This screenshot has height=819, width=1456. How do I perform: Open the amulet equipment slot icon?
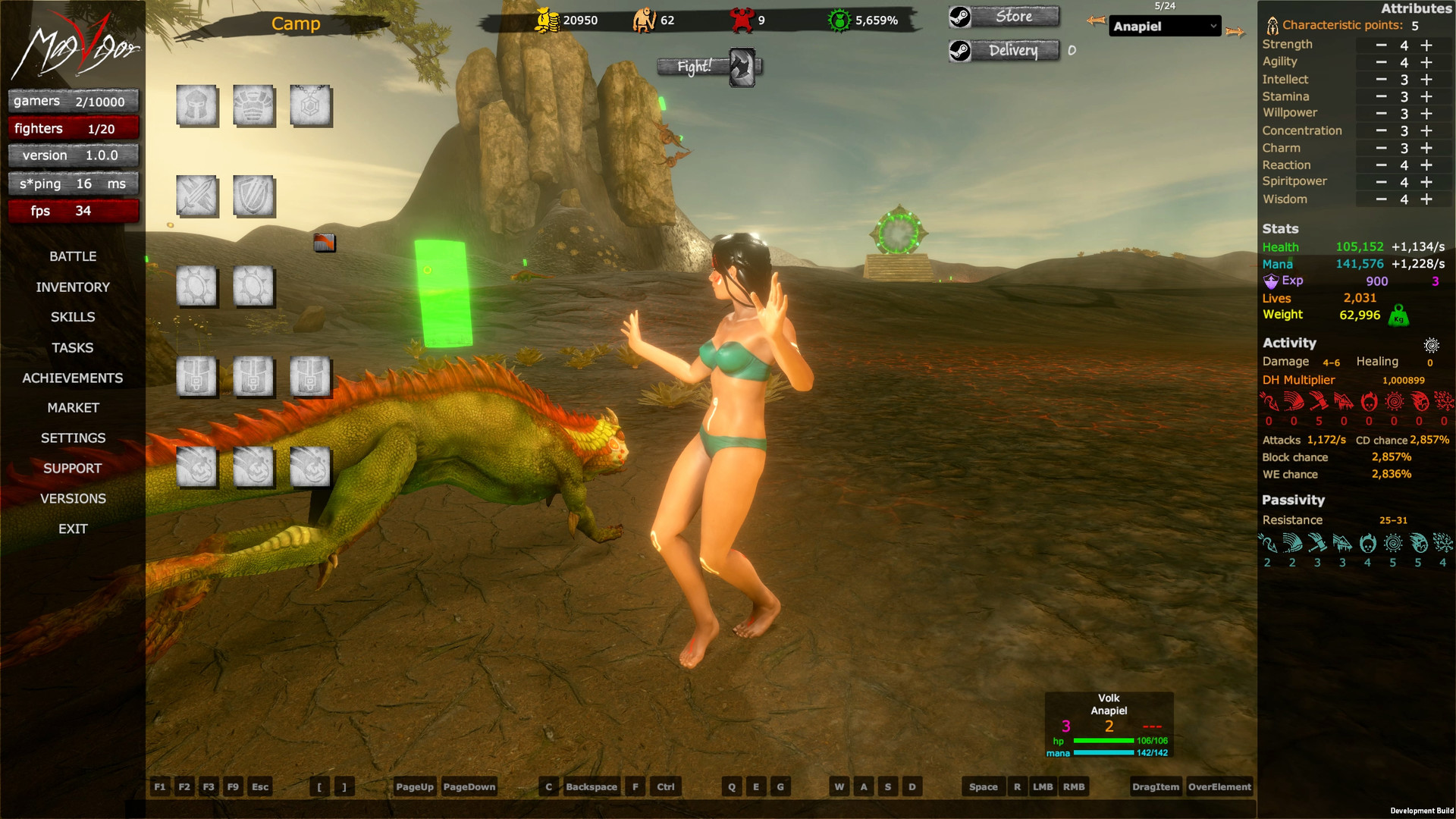[312, 106]
